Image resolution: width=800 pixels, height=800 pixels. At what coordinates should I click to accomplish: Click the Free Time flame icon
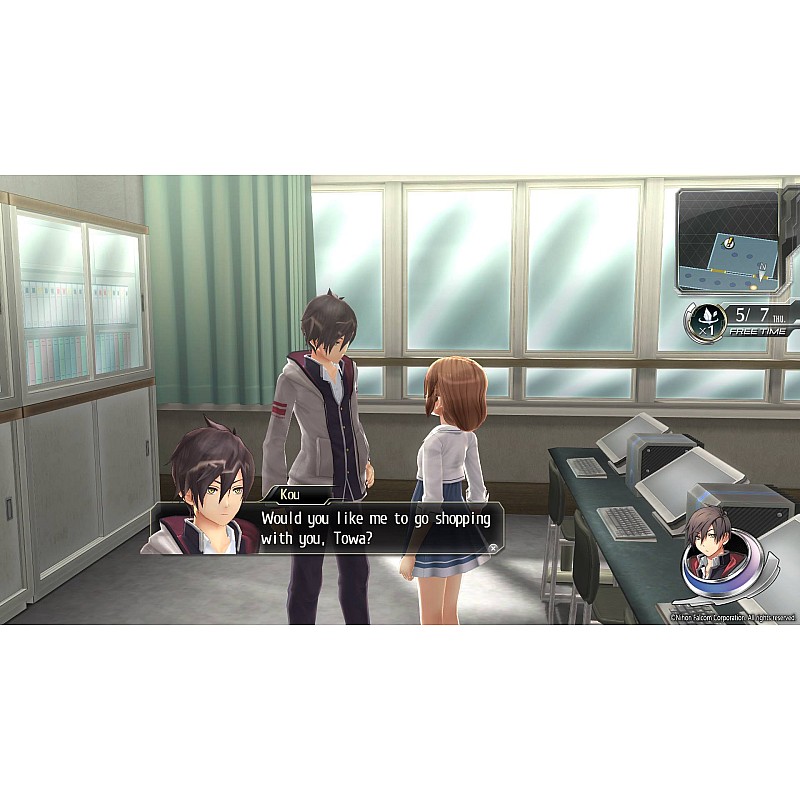(x=705, y=320)
